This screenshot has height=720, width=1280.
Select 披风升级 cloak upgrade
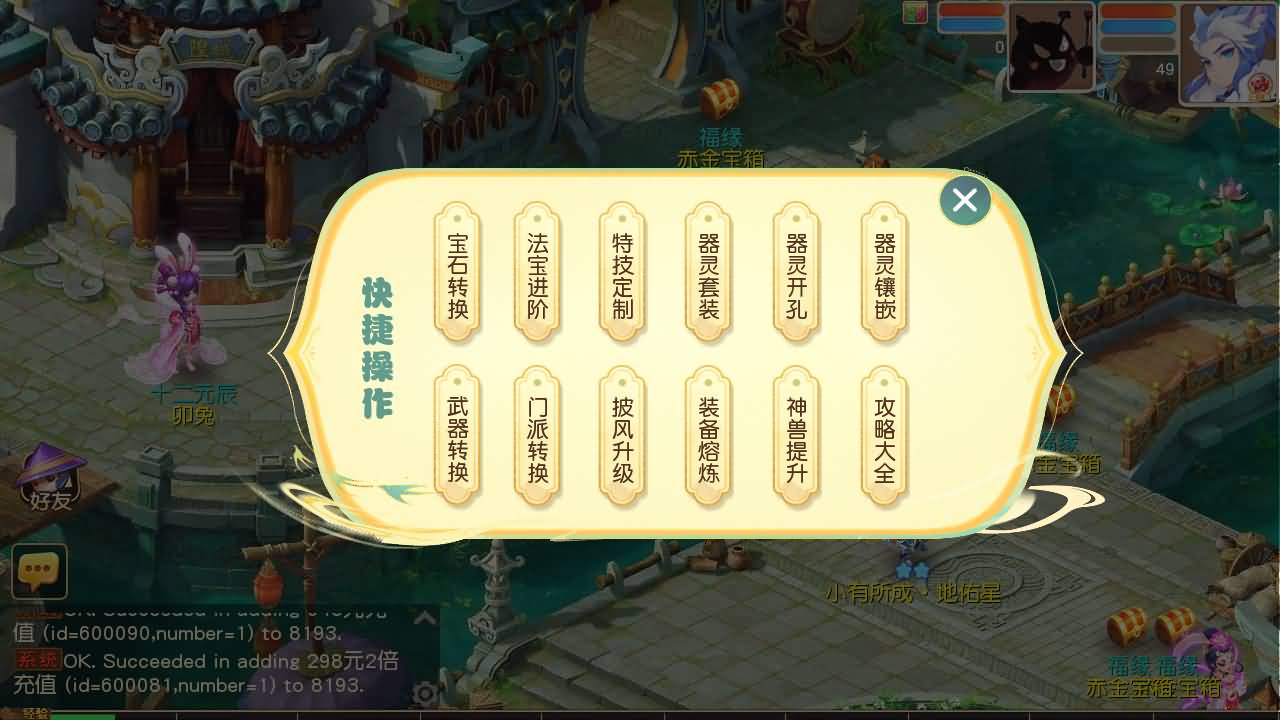click(622, 437)
